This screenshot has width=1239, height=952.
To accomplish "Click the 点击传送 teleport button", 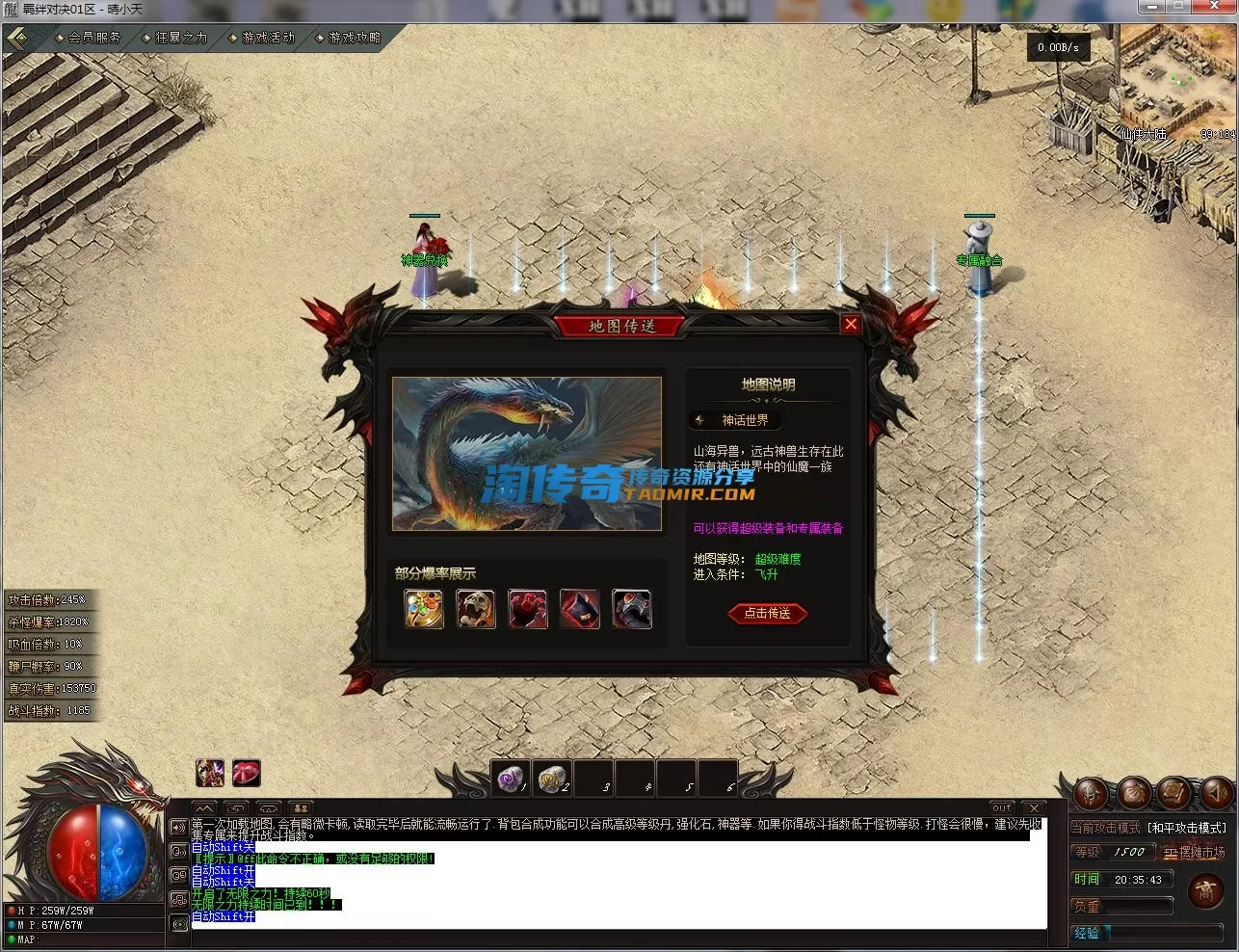I will [x=767, y=613].
